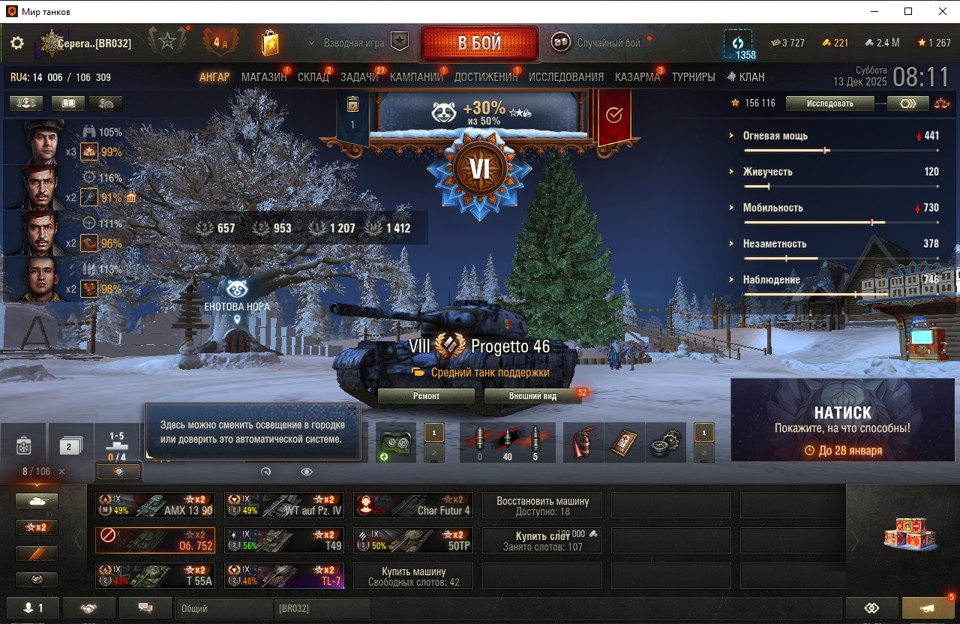Viewport: 960px width, 624px height.
Task: Click the Купить слот tile
Action: click(x=541, y=541)
